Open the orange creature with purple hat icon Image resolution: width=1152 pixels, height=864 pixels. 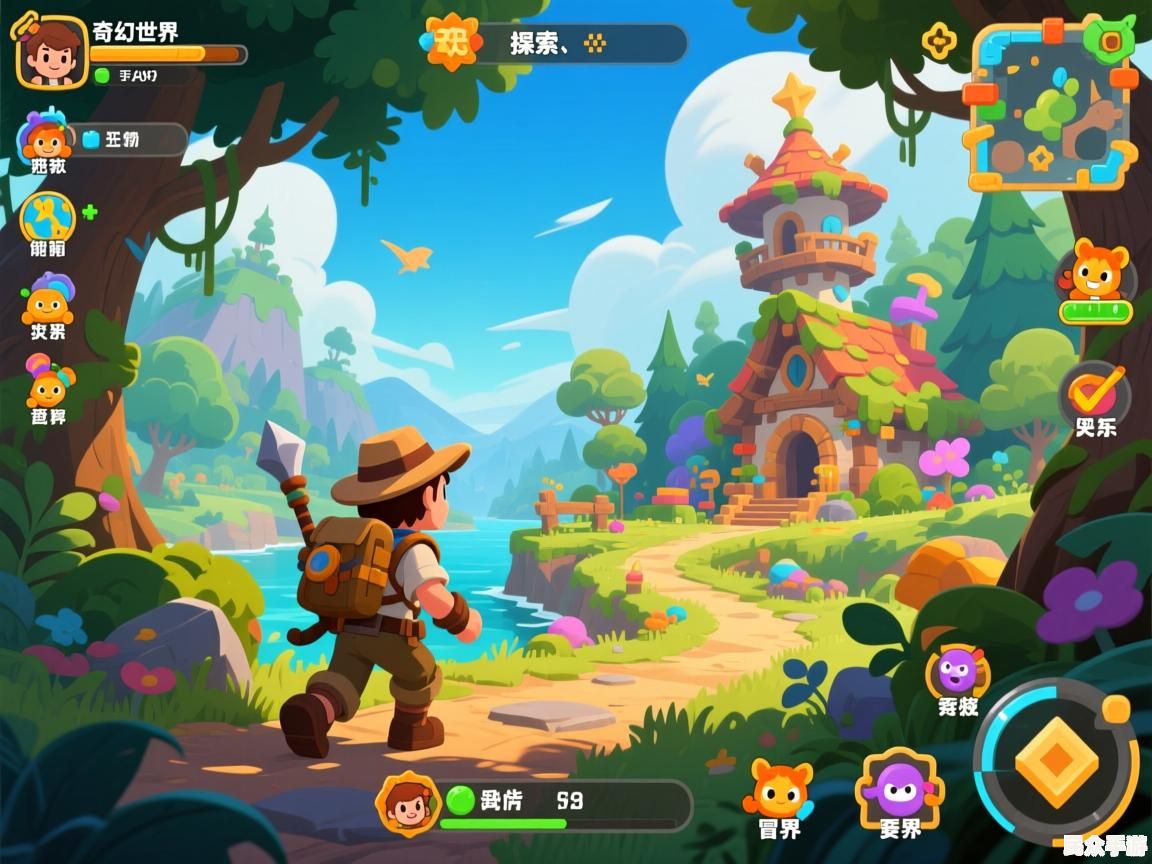tap(47, 301)
